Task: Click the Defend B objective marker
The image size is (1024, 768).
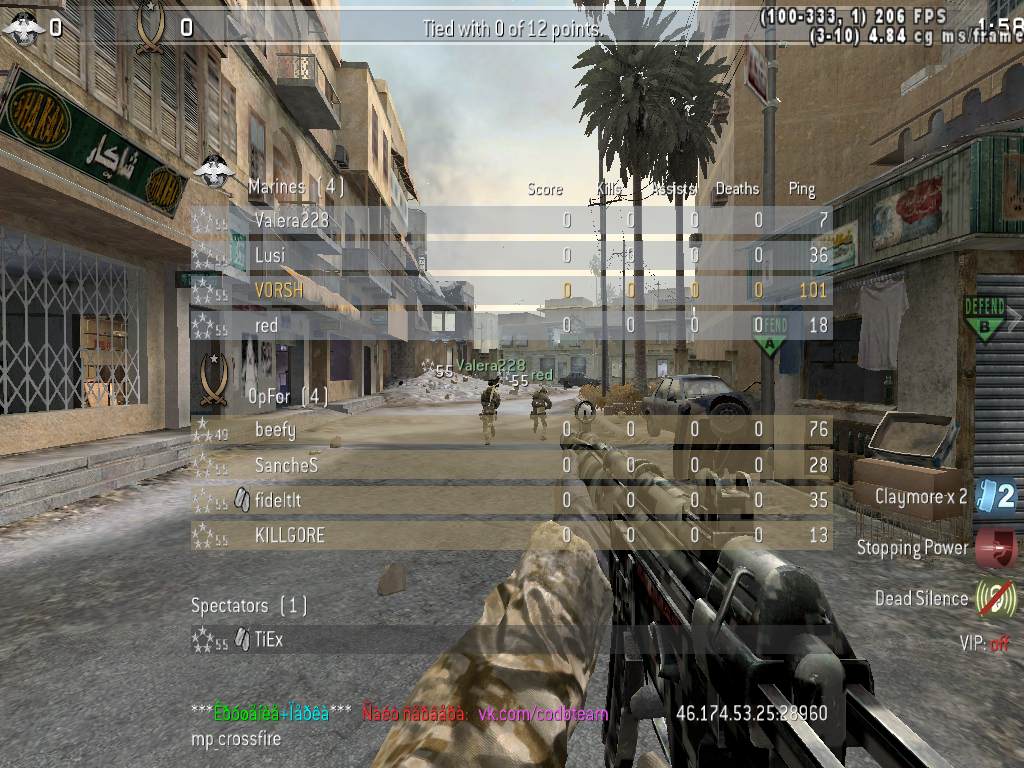Action: coord(984,318)
